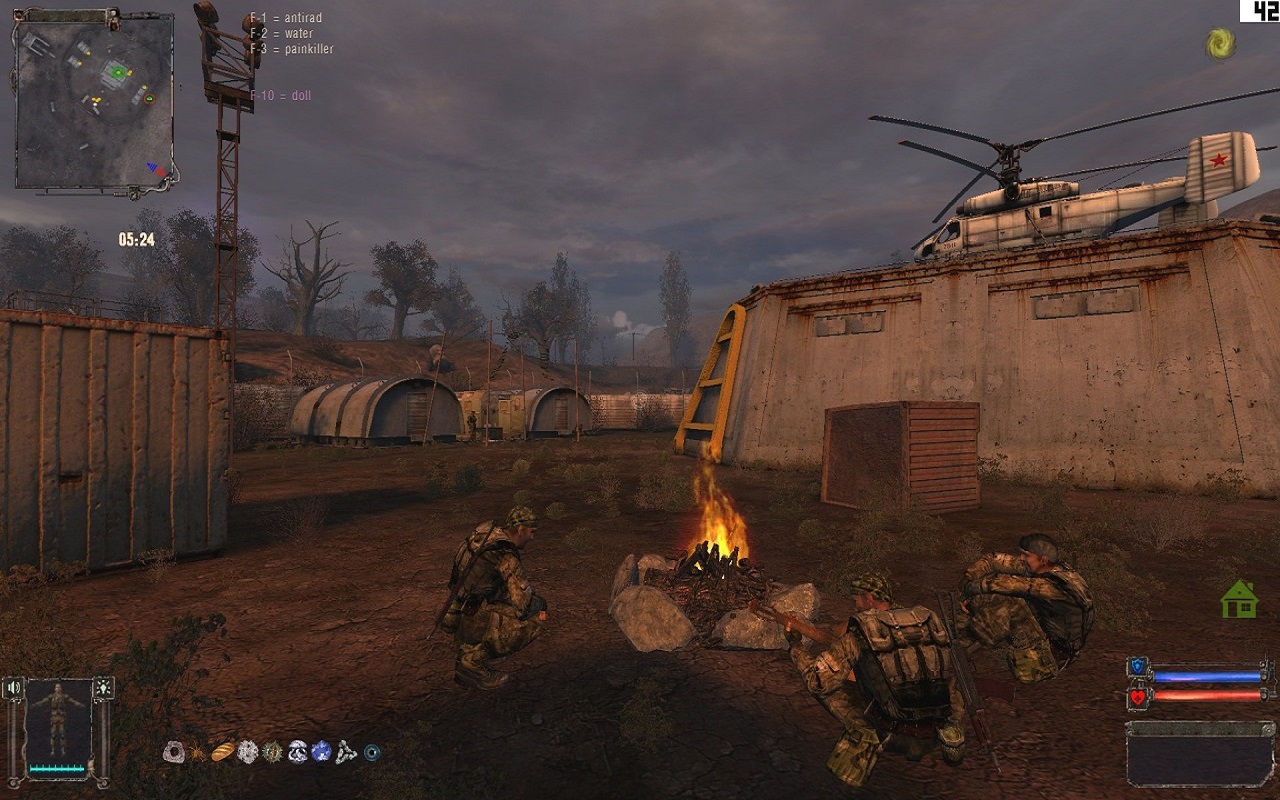This screenshot has width=1280, height=800.
Task: Select the blue crystal artifact
Action: click(x=321, y=752)
